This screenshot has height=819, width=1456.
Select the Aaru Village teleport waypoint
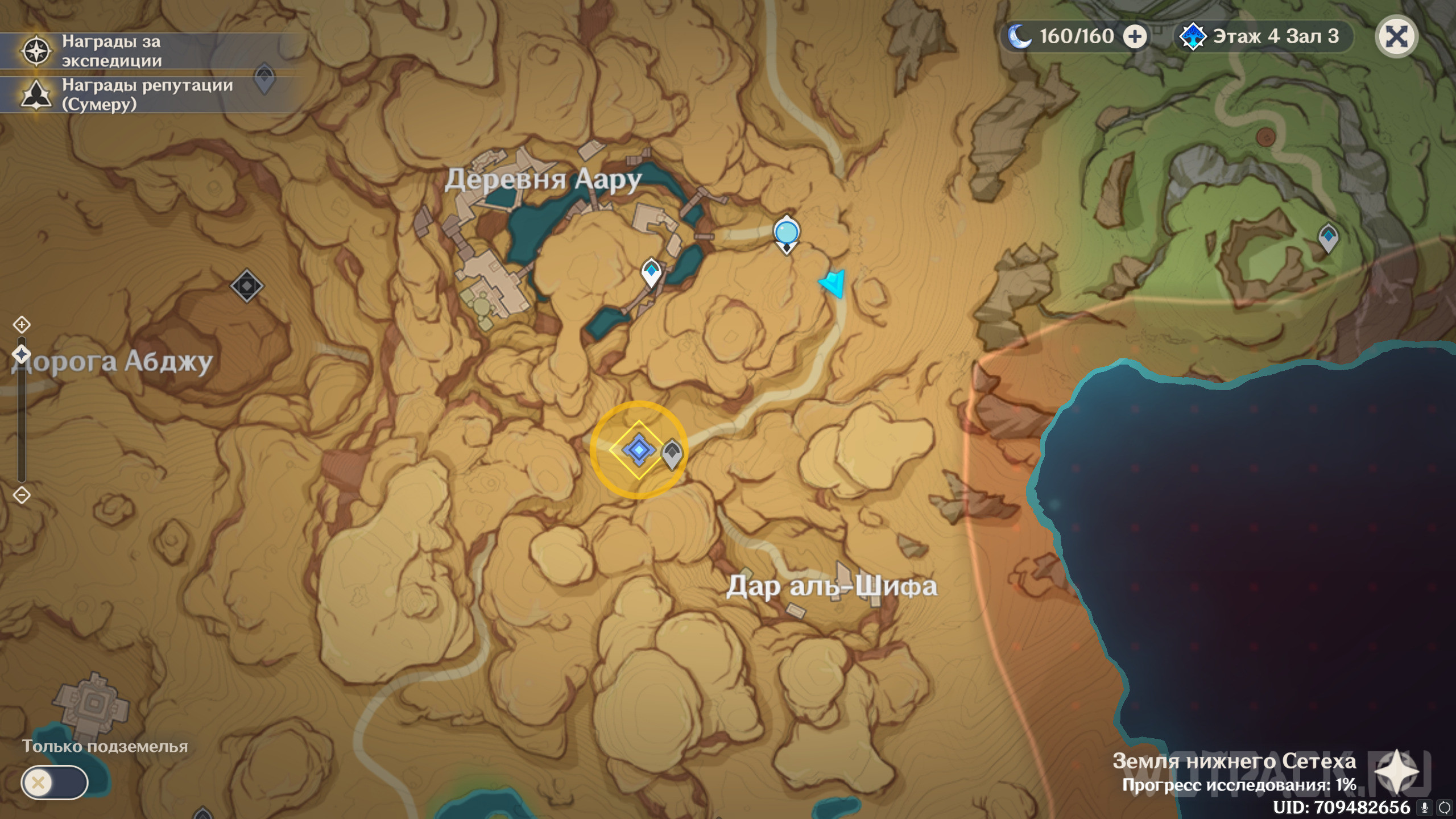pos(651,272)
